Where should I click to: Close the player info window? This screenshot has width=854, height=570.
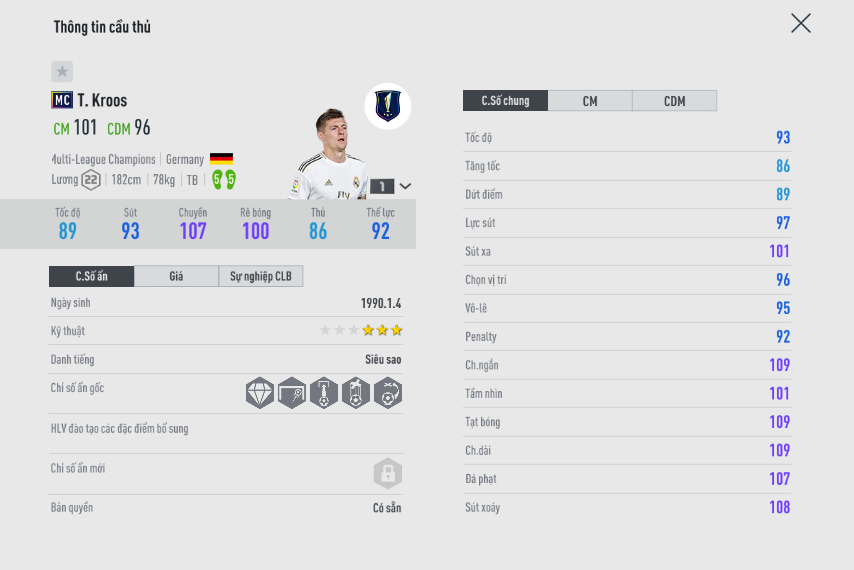pyautogui.click(x=800, y=23)
